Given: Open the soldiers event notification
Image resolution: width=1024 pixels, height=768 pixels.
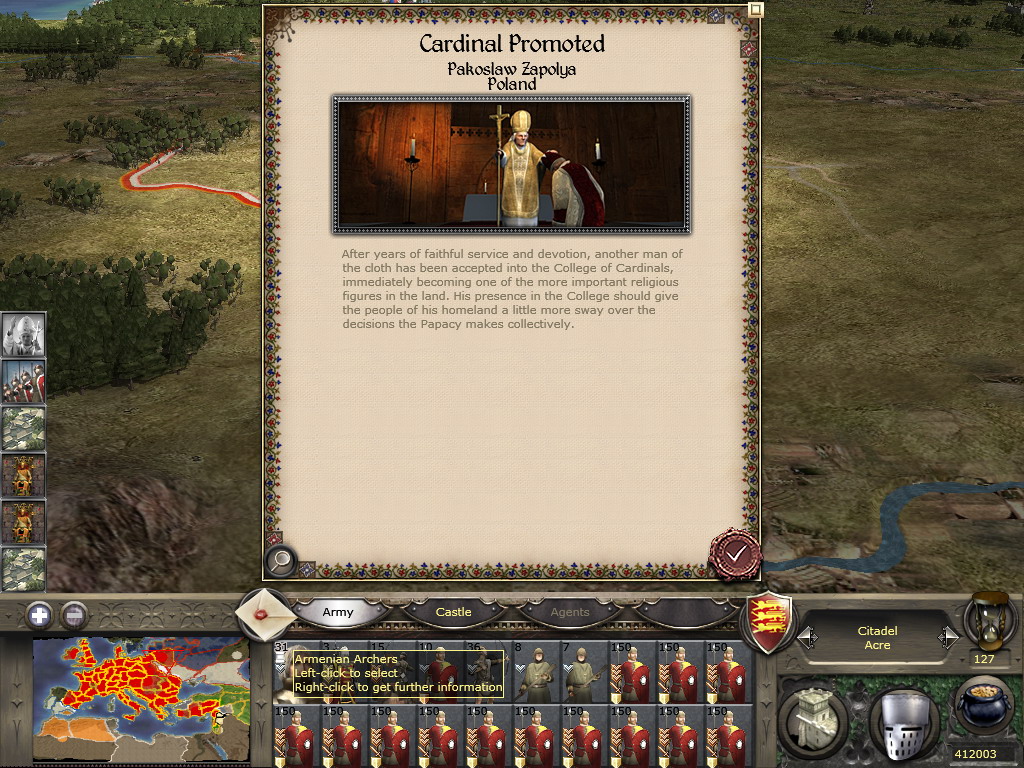Looking at the screenshot, I should 22,382.
